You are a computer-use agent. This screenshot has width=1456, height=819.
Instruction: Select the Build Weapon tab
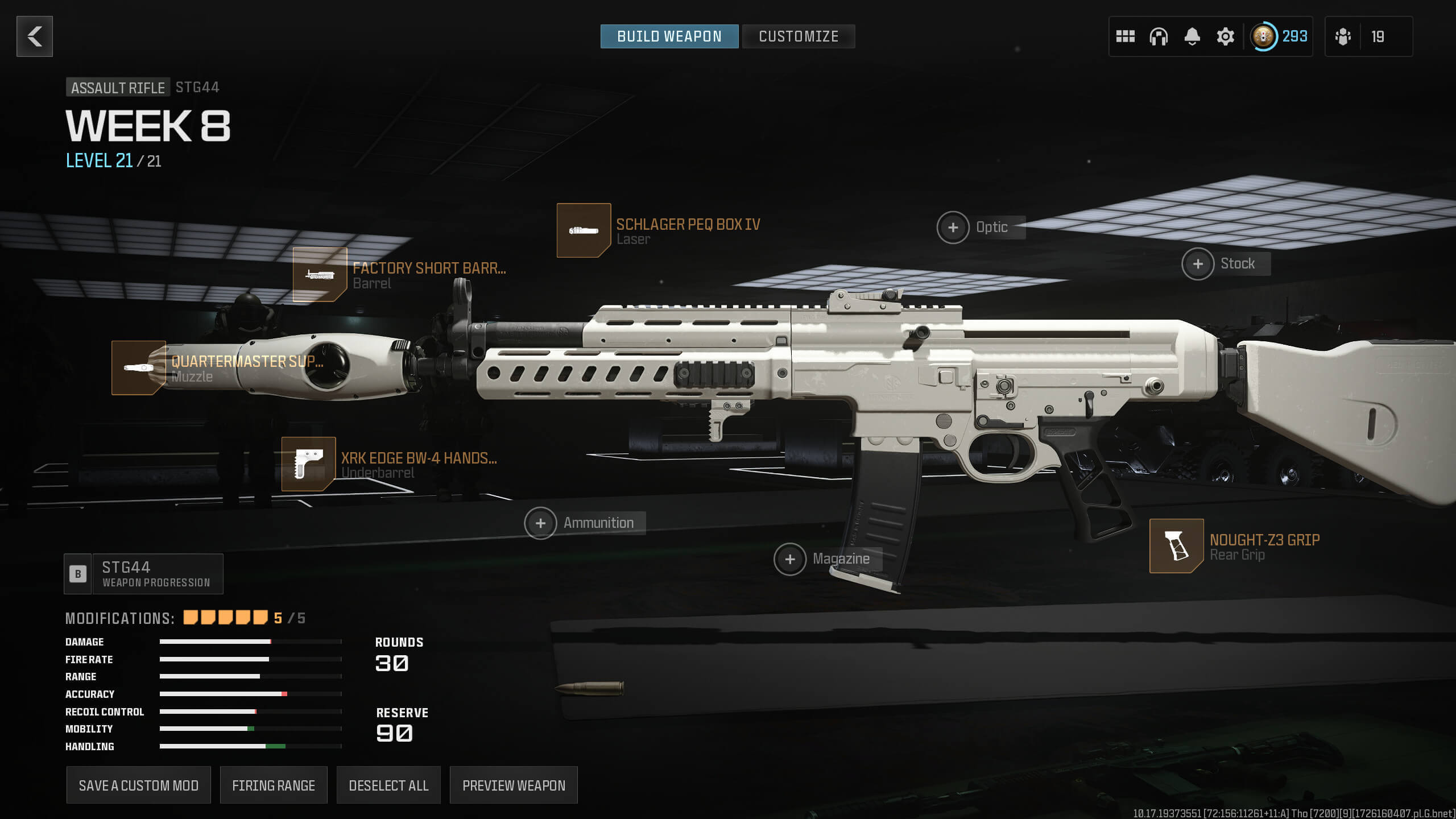pyautogui.click(x=669, y=36)
